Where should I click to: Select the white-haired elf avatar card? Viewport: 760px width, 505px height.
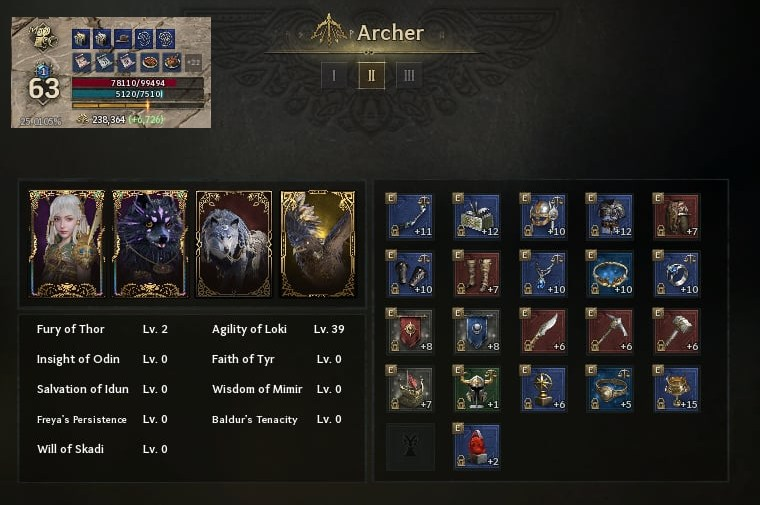point(67,243)
